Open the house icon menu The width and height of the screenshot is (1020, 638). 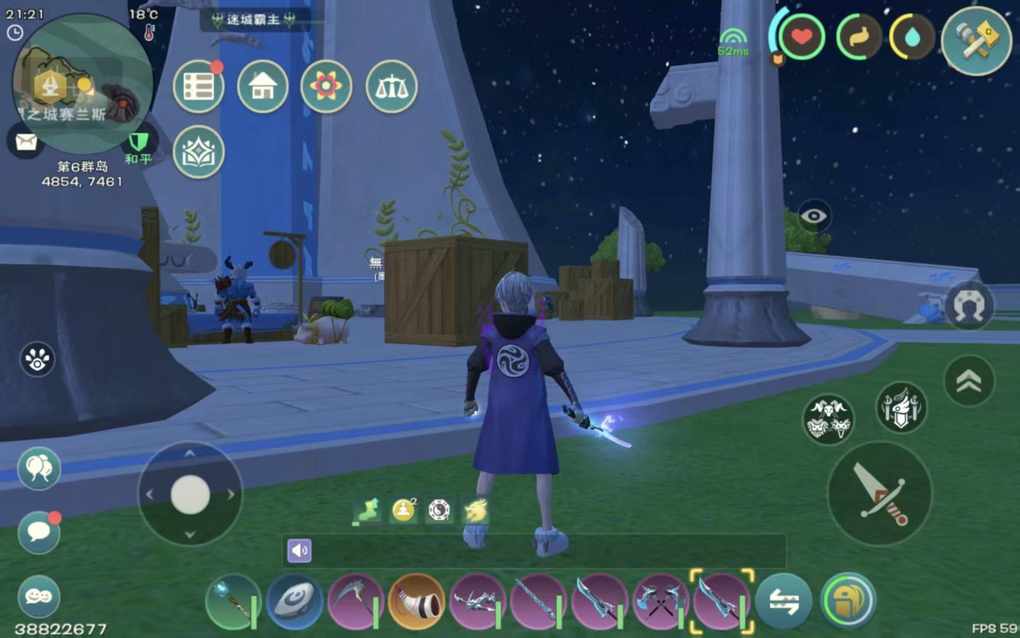pyautogui.click(x=262, y=87)
